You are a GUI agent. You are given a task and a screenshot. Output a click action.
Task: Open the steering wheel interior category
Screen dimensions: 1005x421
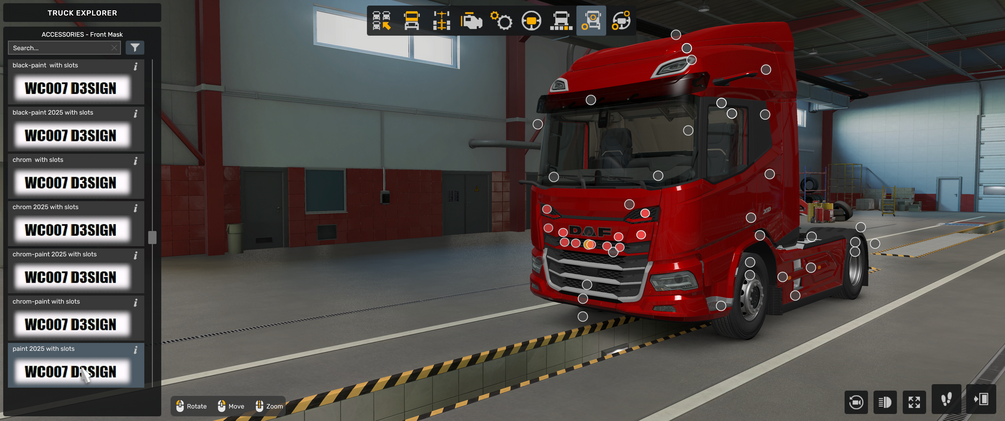[532, 20]
